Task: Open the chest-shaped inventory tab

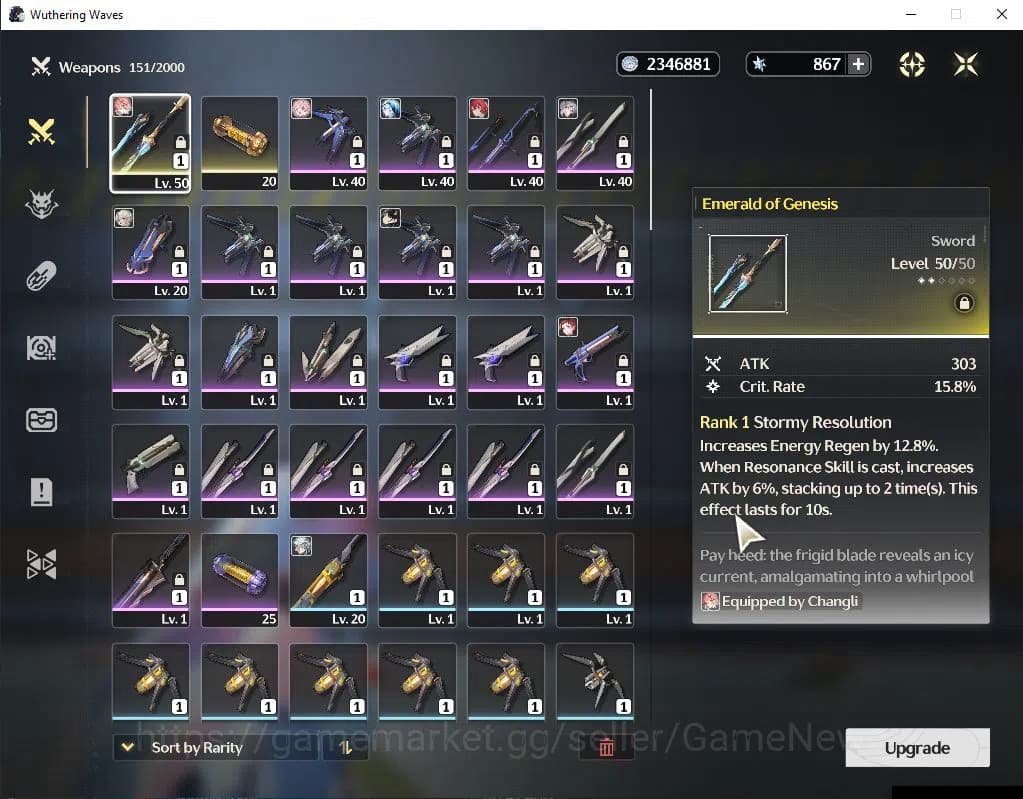Action: (x=41, y=419)
